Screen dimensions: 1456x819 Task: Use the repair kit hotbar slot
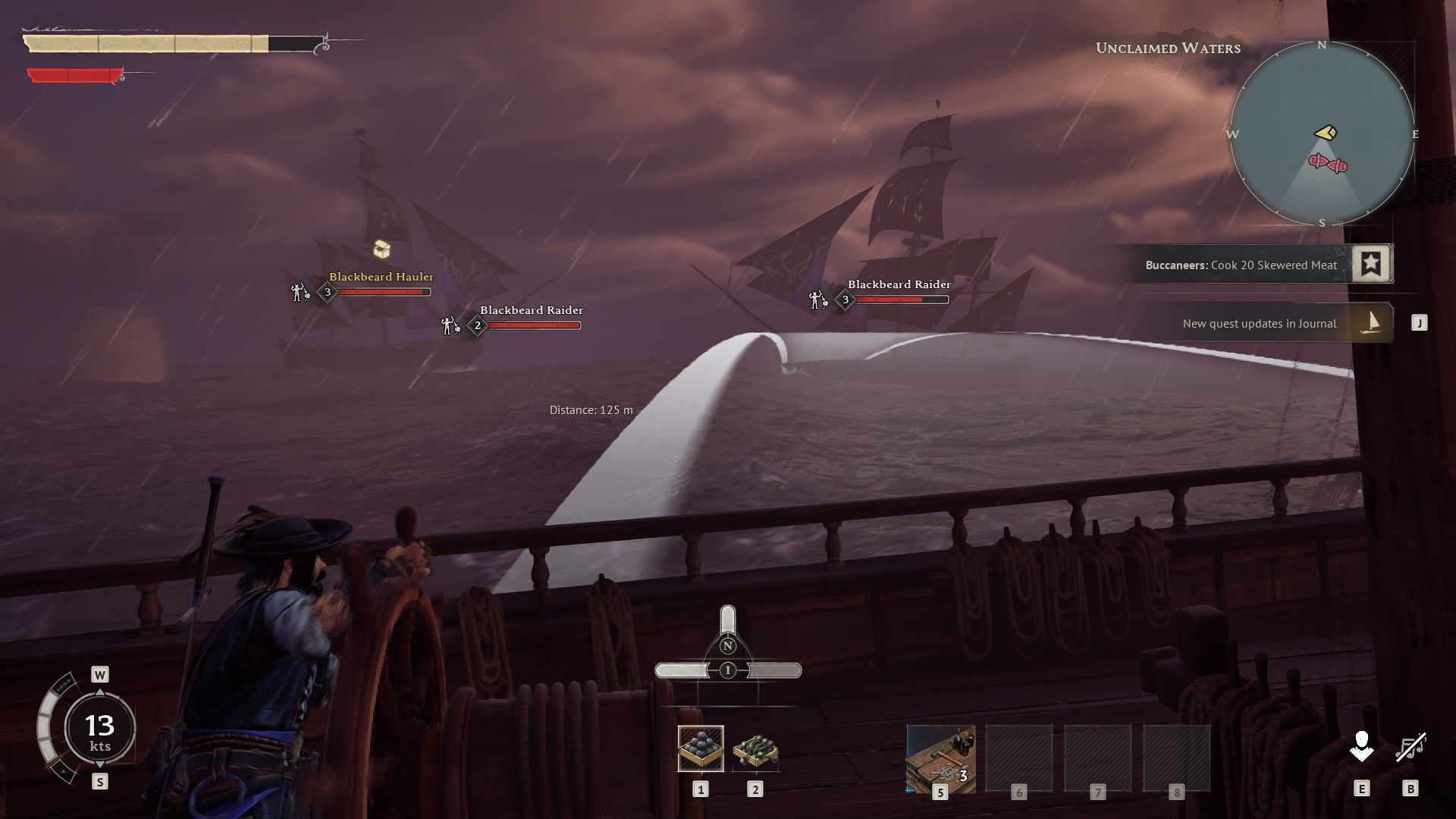coord(940,758)
